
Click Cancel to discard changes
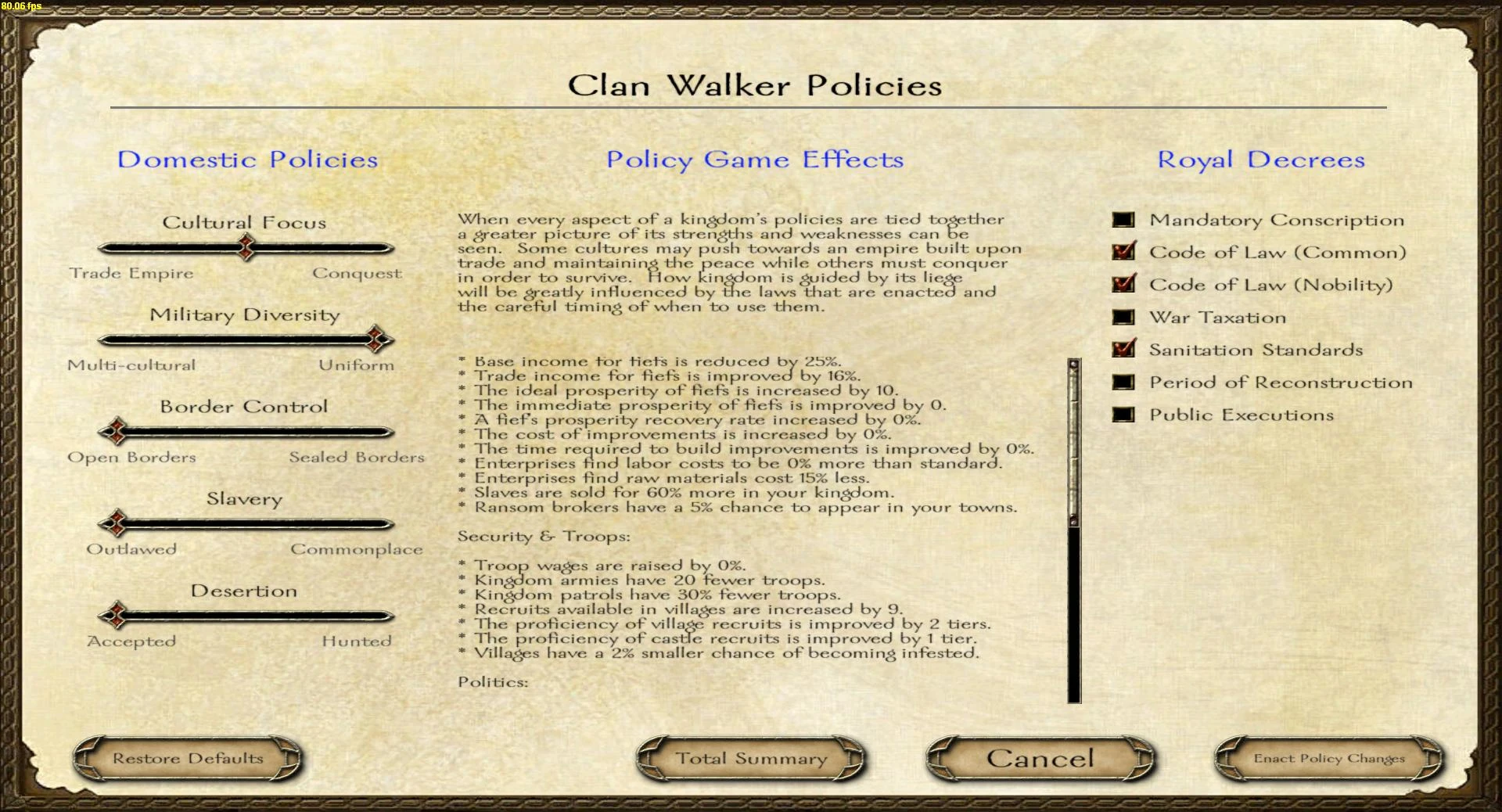pyautogui.click(x=1040, y=757)
